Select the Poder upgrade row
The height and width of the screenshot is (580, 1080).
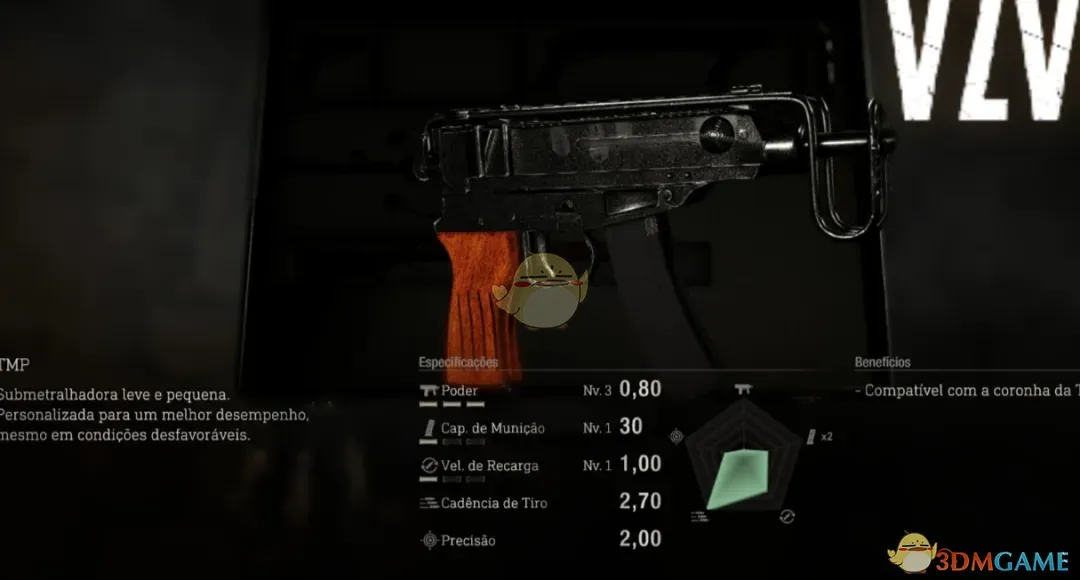click(540, 391)
